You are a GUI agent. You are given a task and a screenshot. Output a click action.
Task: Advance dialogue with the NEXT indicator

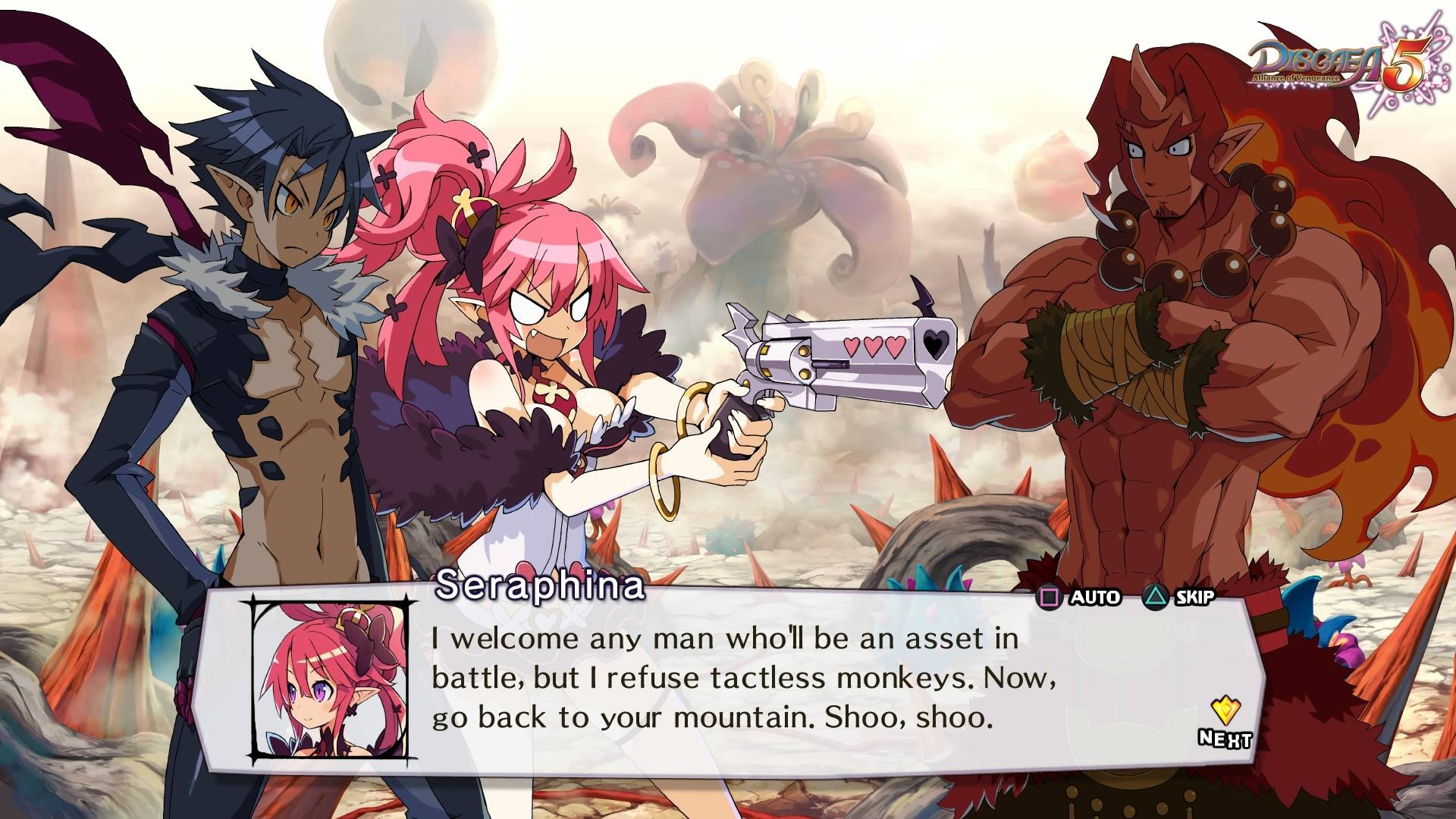tap(1224, 723)
